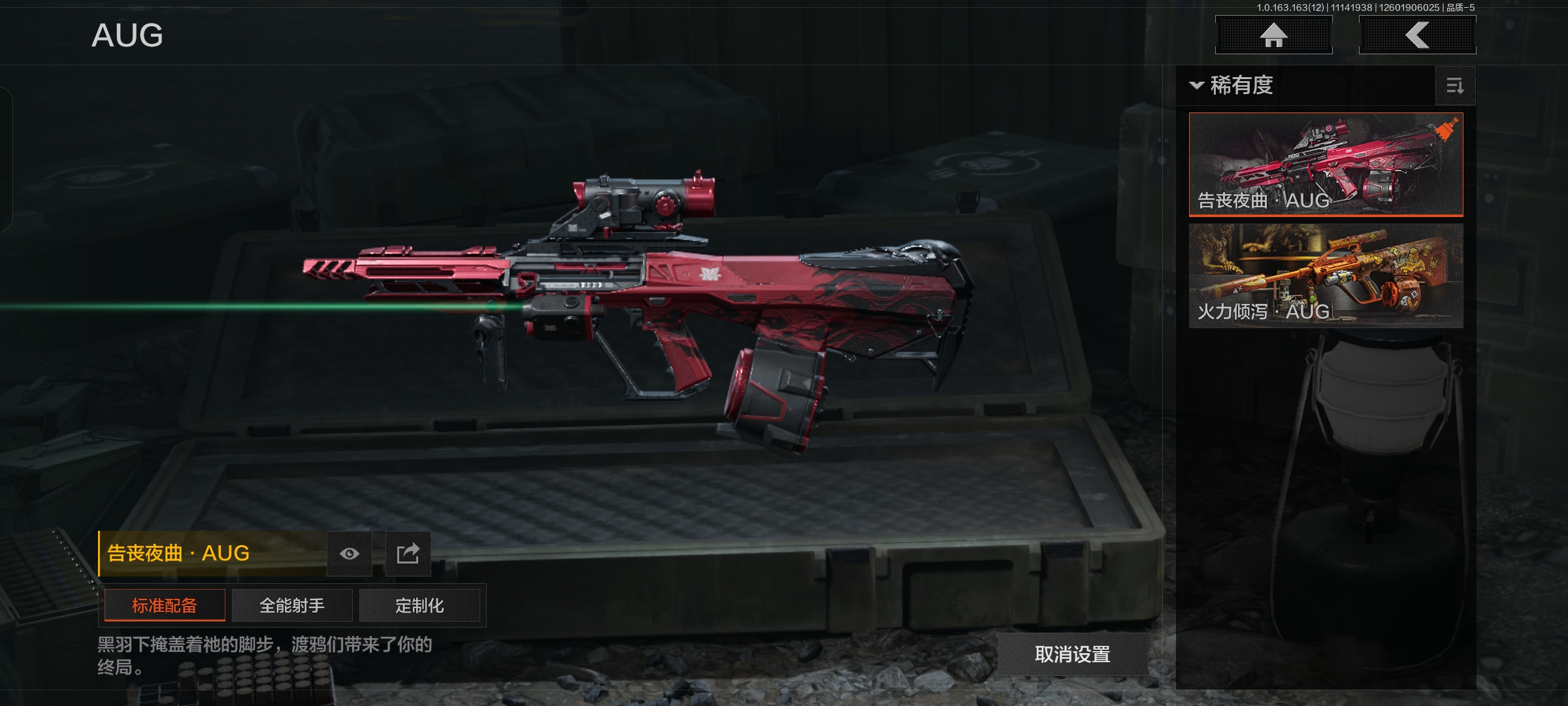The image size is (1568, 706).
Task: Click the 取消设置 button
Action: coord(1072,654)
